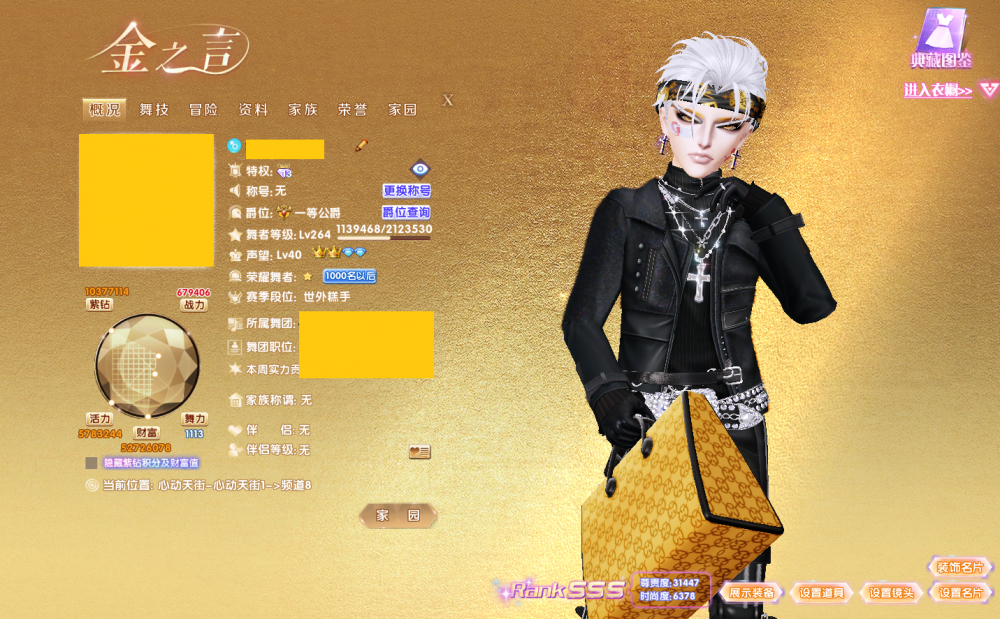This screenshot has height=619, width=1000.
Task: Click the pencil icon to edit the name
Action: tap(362, 146)
